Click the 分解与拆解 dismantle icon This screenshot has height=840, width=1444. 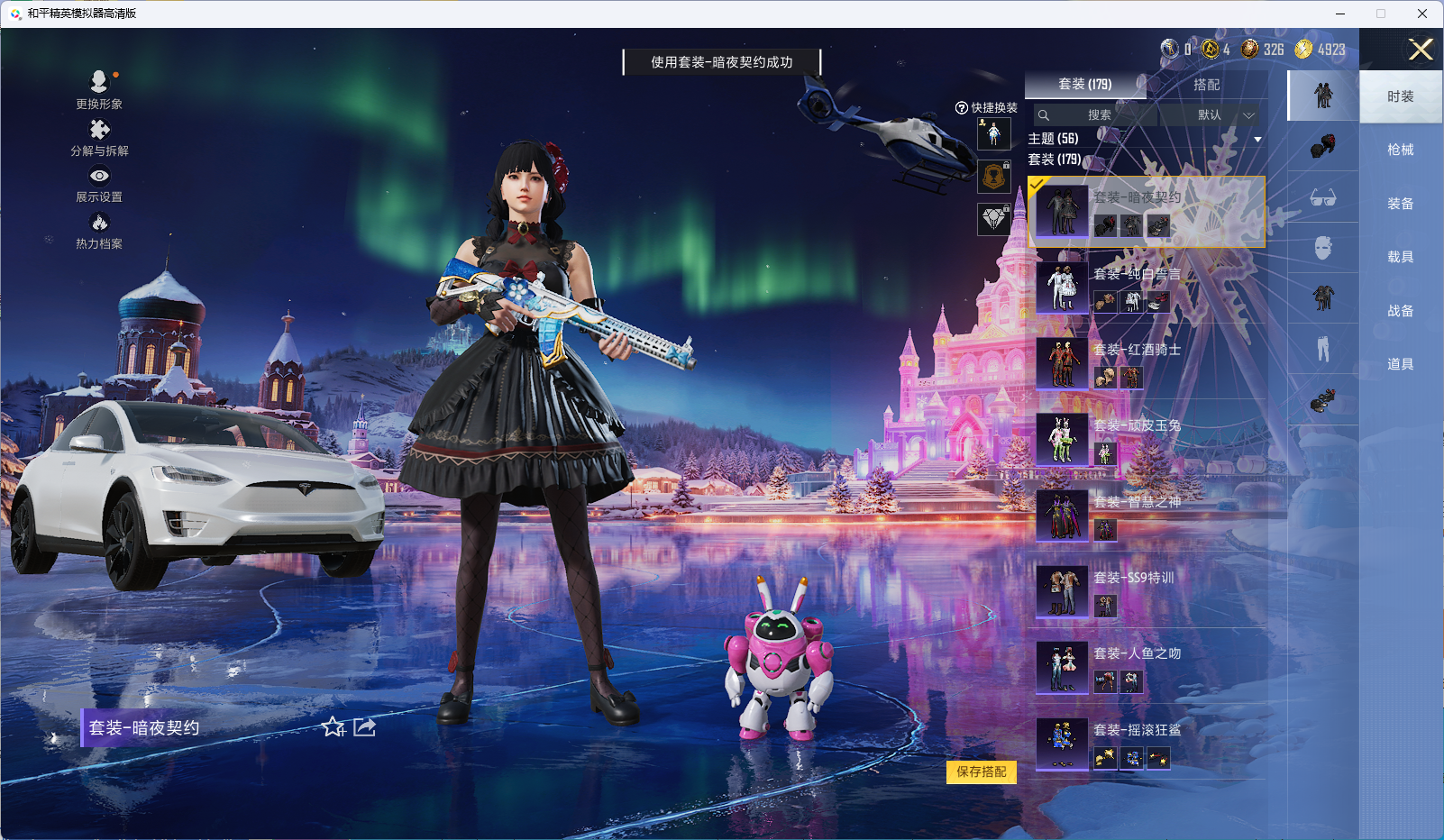point(98,130)
